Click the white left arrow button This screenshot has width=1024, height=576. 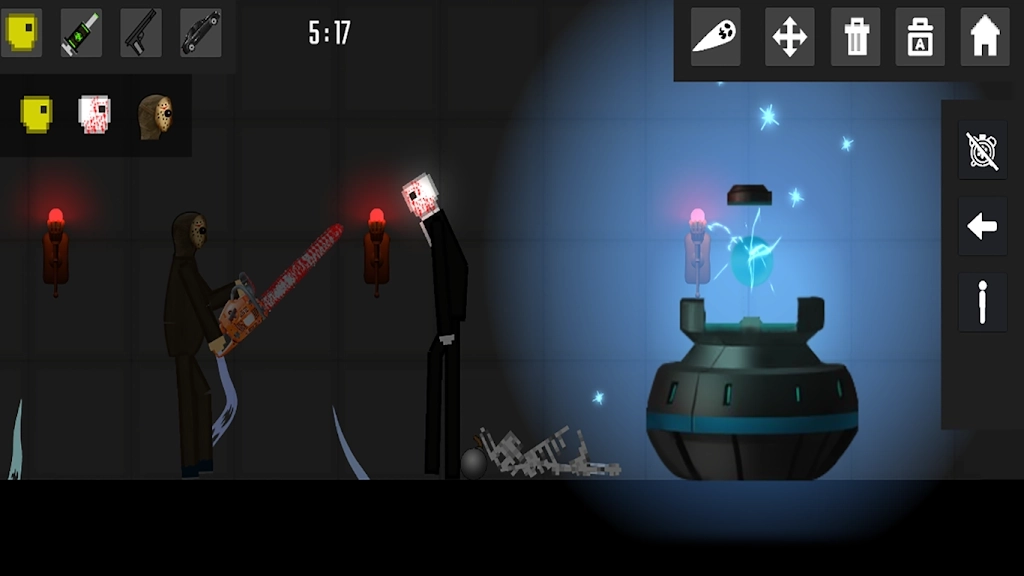[982, 227]
